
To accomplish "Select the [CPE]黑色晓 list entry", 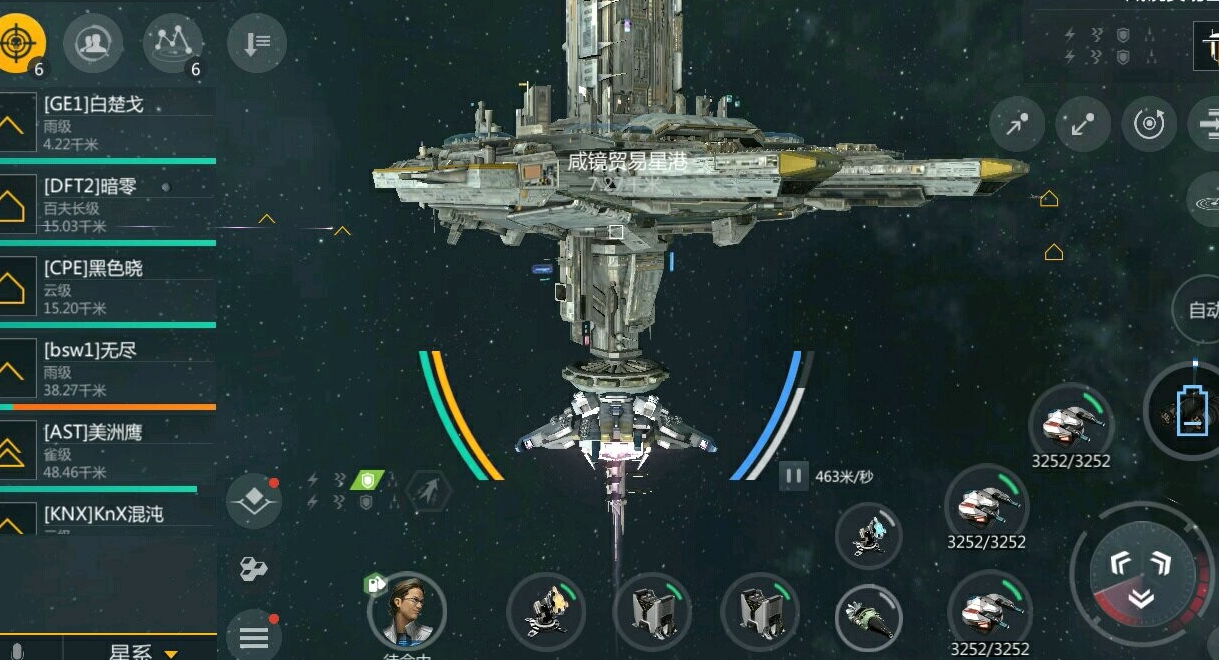I will pos(108,287).
